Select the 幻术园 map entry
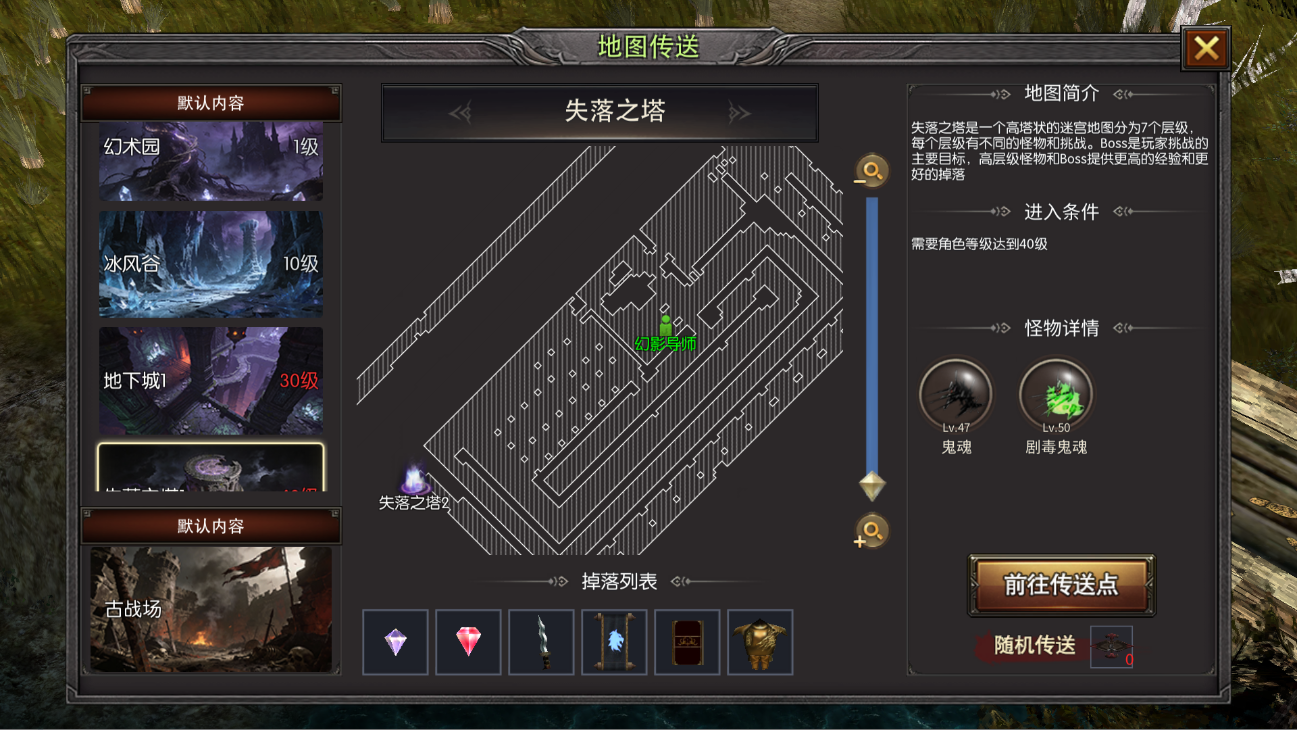The image size is (1297, 730). (x=211, y=161)
